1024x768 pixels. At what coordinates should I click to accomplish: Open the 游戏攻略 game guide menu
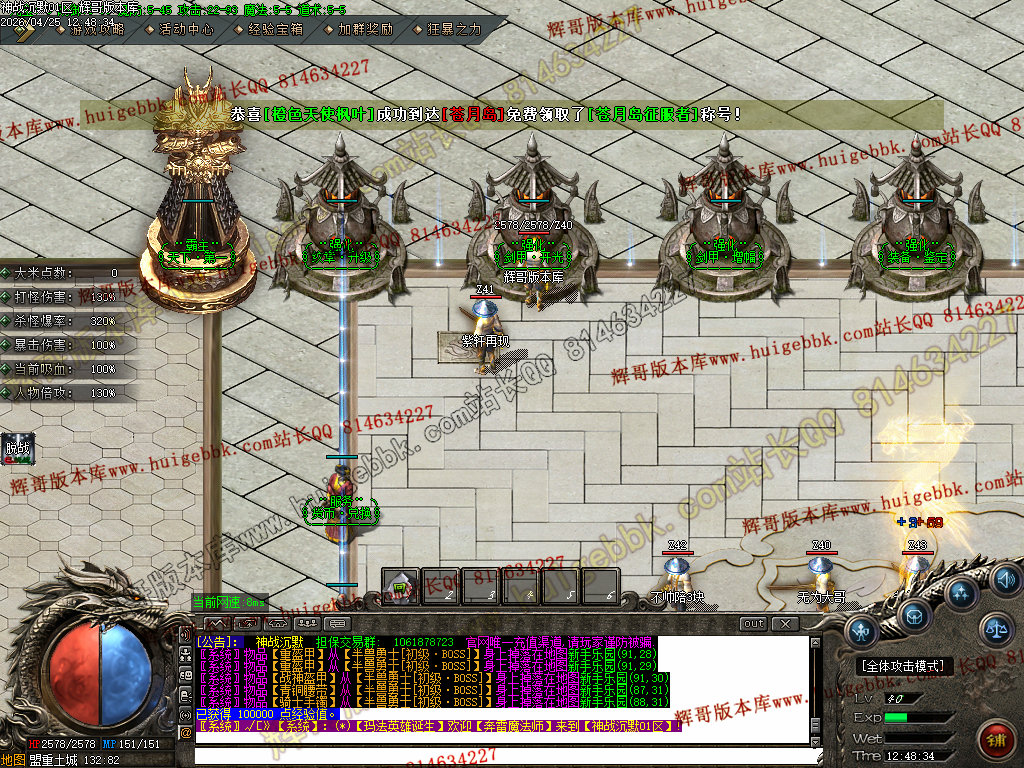pyautogui.click(x=96, y=29)
